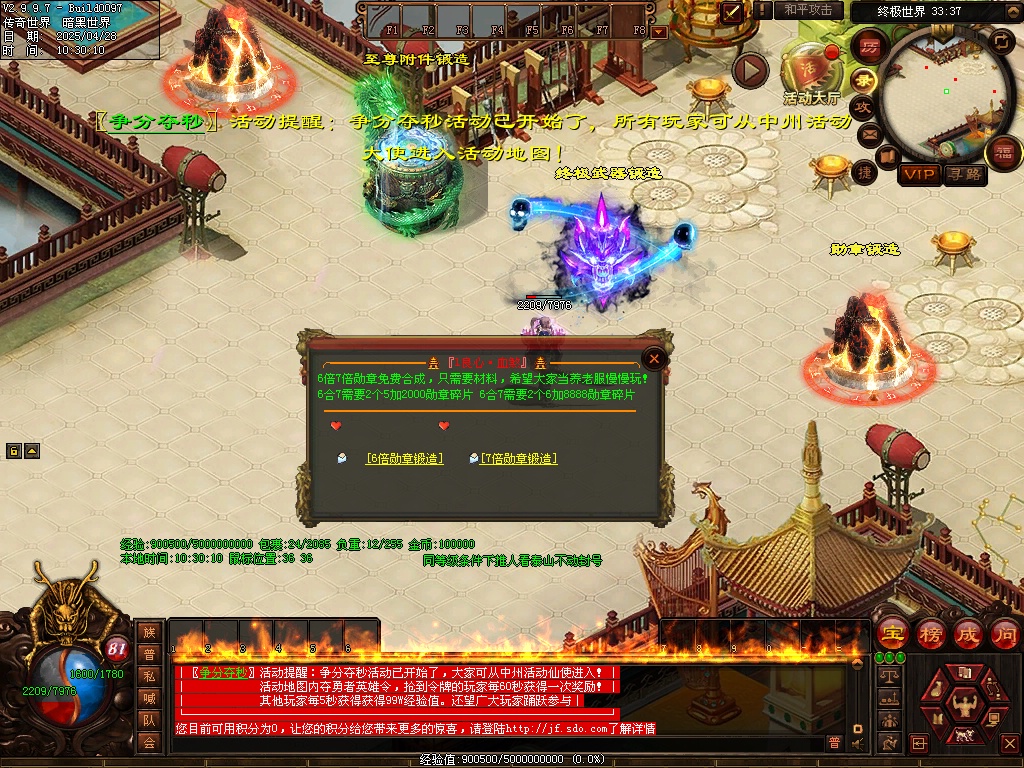
Task: Activate 寻路 pathfinding button
Action: pyautogui.click(x=964, y=174)
